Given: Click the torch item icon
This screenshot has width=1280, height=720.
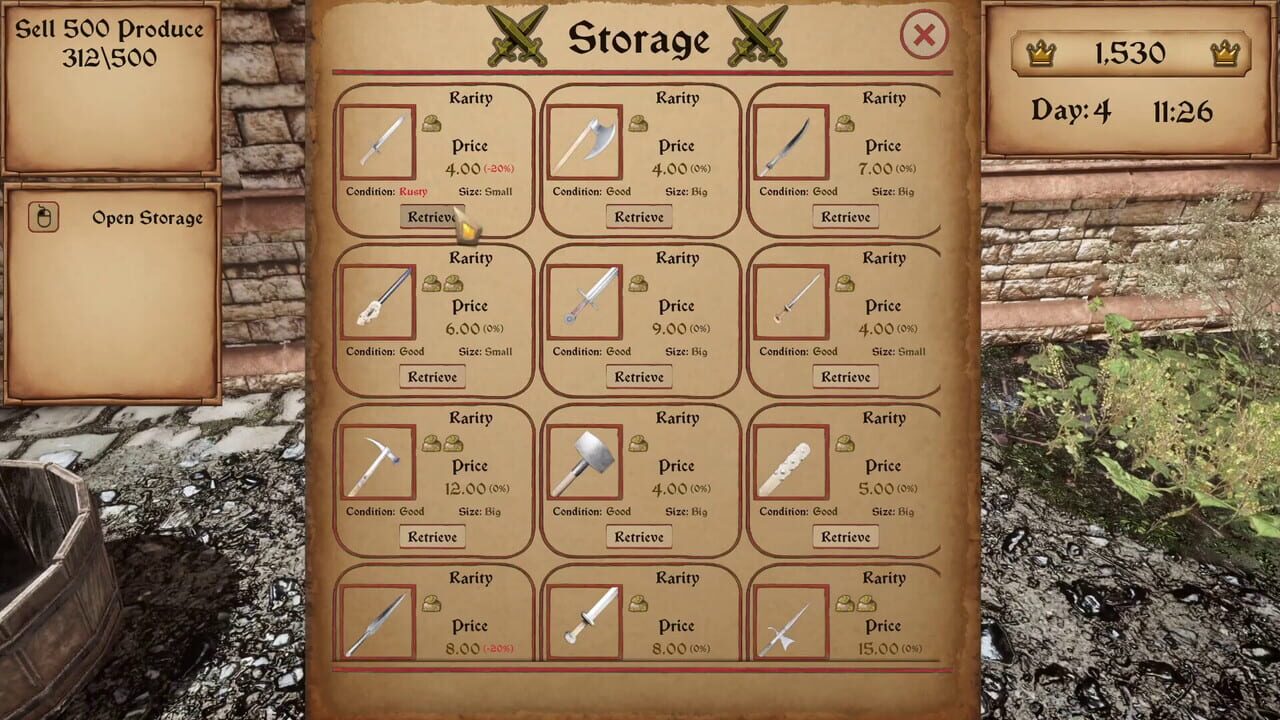Looking at the screenshot, I should coord(378,301).
